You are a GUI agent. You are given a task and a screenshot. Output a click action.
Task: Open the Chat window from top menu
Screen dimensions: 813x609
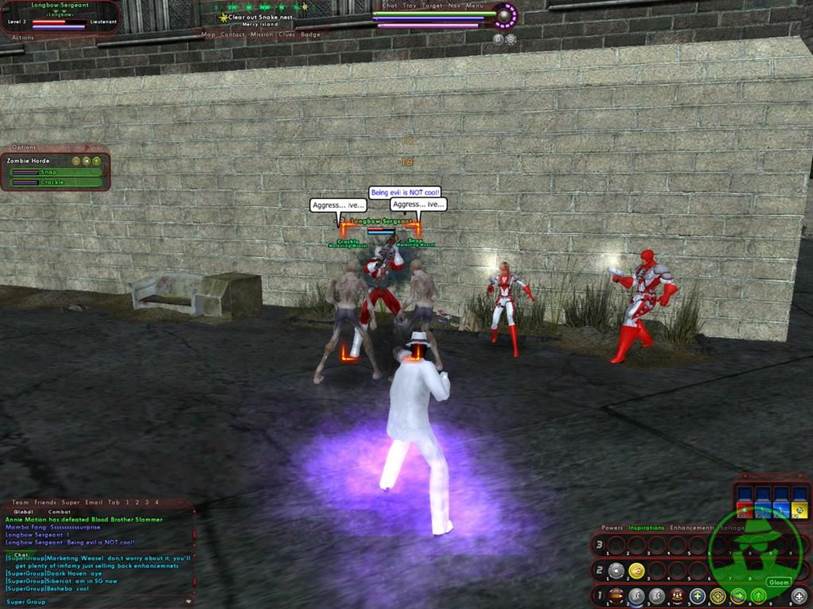tap(391, 6)
